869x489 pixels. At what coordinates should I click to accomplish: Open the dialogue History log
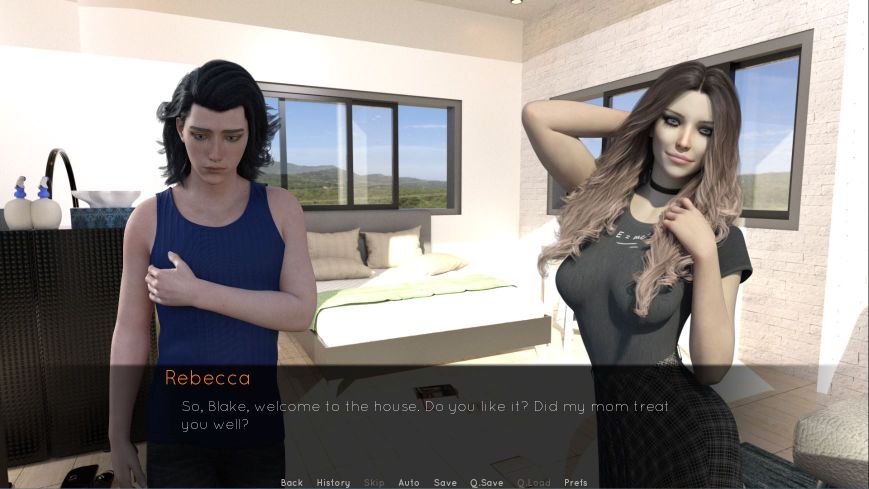pos(333,483)
